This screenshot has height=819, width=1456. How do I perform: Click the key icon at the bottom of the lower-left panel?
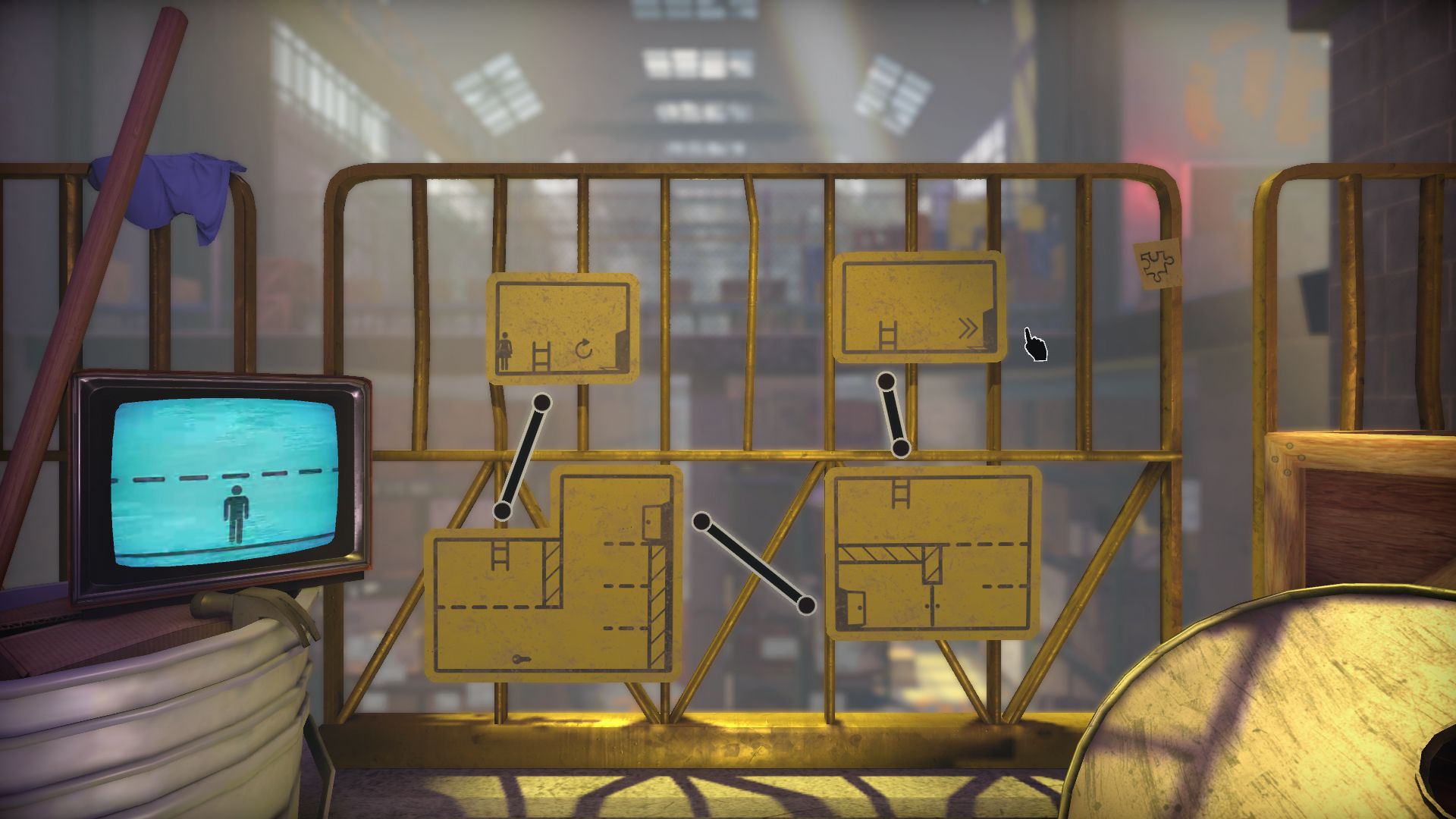coord(522,657)
